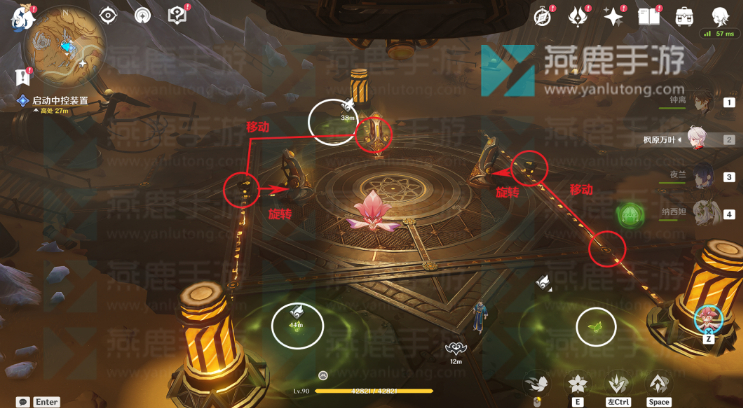The width and height of the screenshot is (743, 408).
Task: Switch to party member 钟离
Action: [x=701, y=102]
